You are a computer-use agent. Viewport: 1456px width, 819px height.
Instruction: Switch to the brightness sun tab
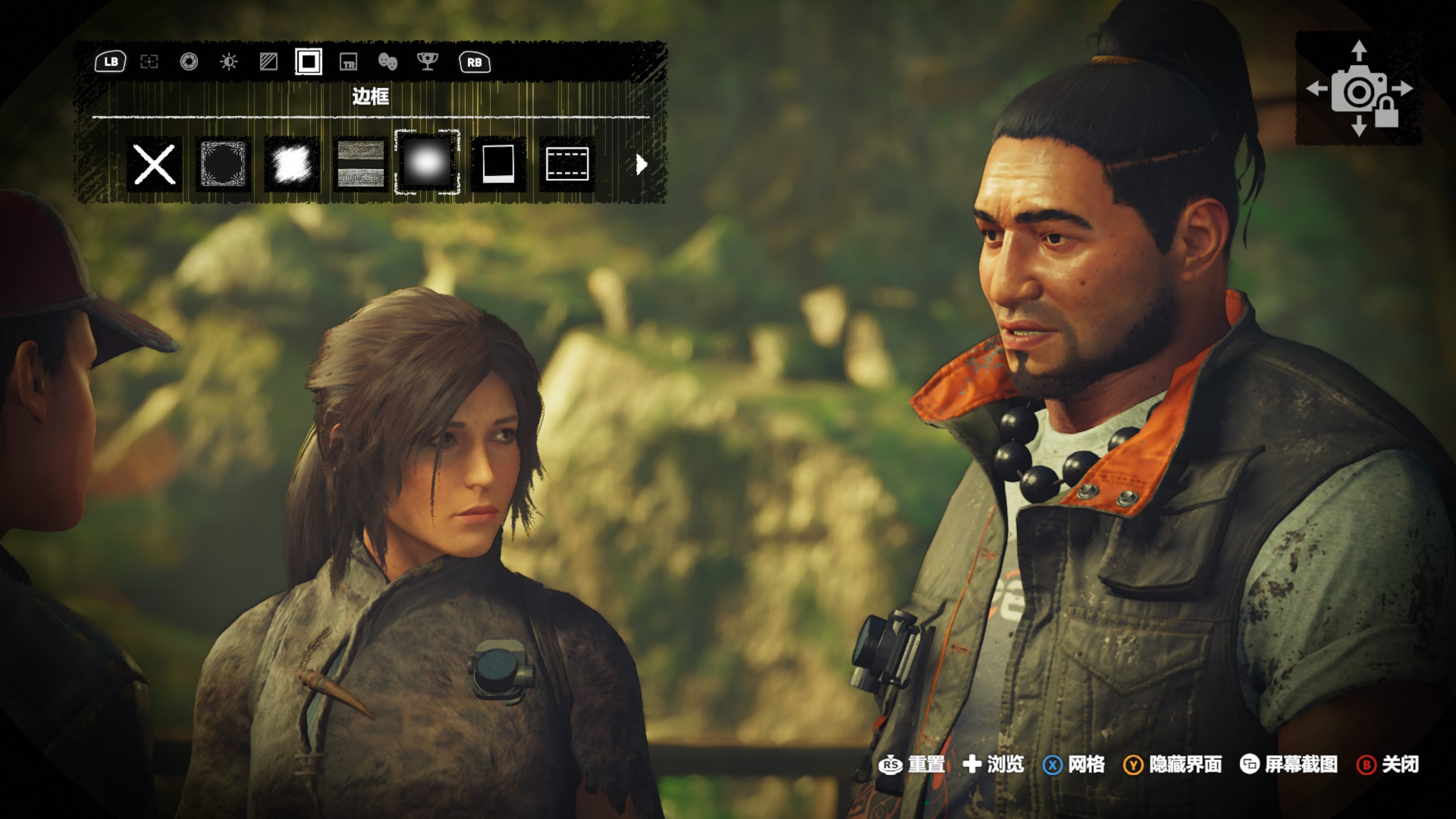click(x=229, y=62)
